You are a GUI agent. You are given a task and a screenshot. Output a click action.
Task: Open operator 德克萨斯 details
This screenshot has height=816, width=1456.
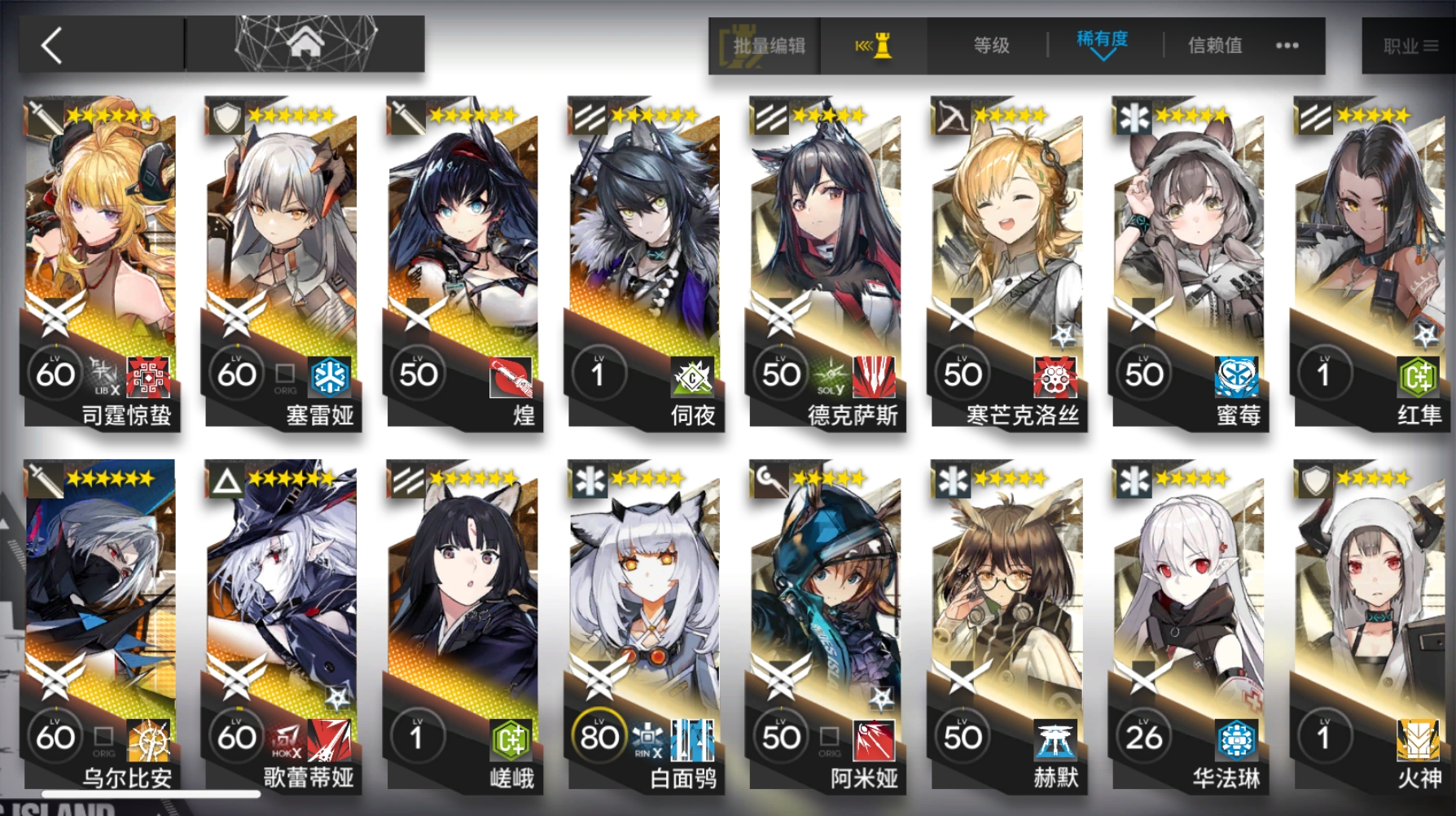coord(826,261)
